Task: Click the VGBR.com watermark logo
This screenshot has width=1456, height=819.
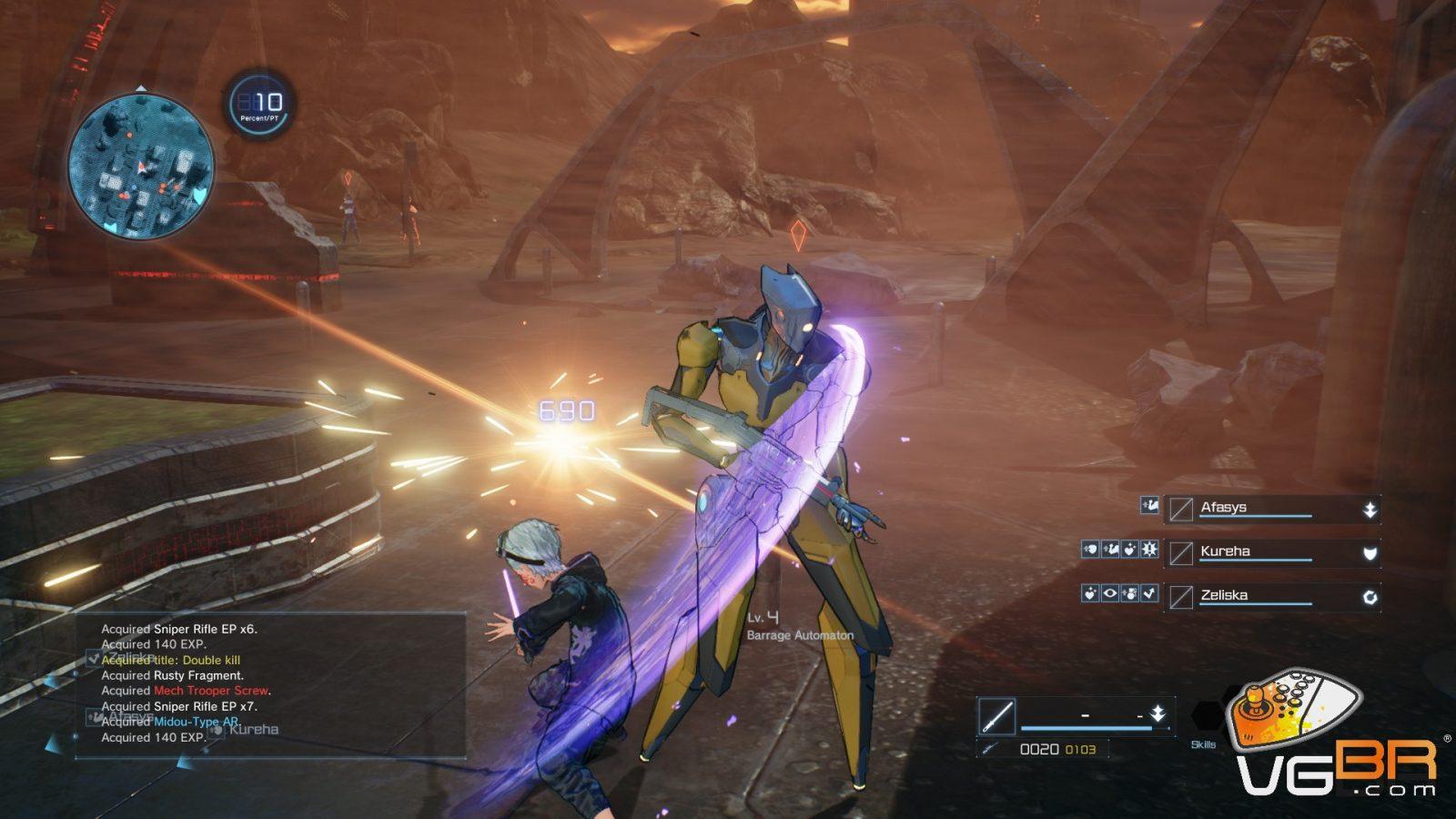Action: coord(1334,739)
